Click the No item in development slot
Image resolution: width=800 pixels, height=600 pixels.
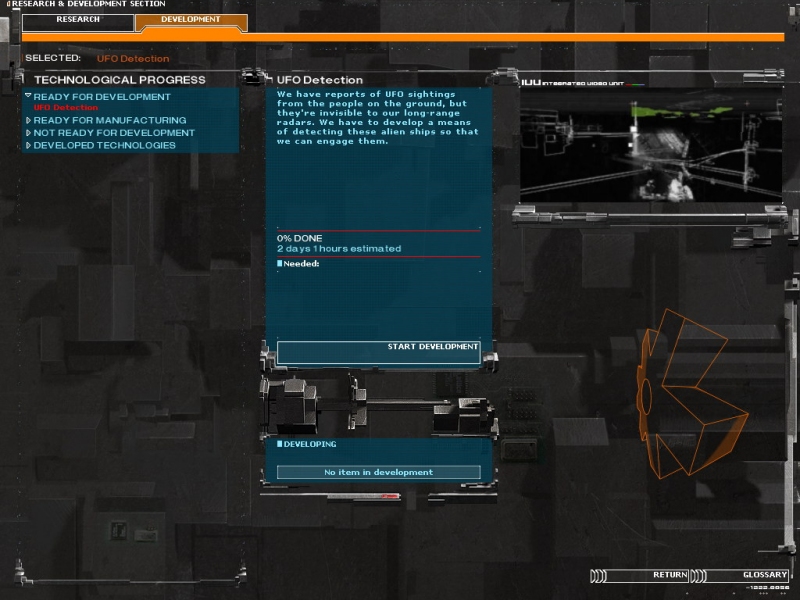tap(378, 472)
